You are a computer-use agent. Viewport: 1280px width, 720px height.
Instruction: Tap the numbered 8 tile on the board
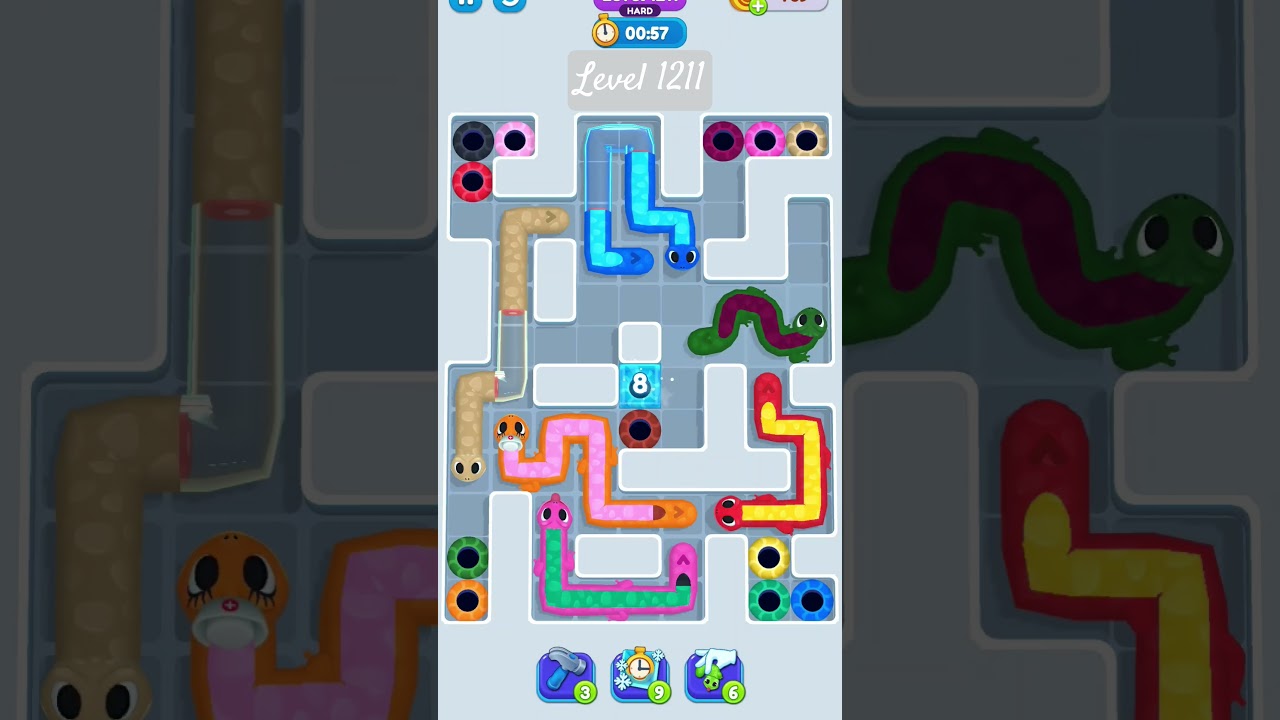pyautogui.click(x=638, y=385)
